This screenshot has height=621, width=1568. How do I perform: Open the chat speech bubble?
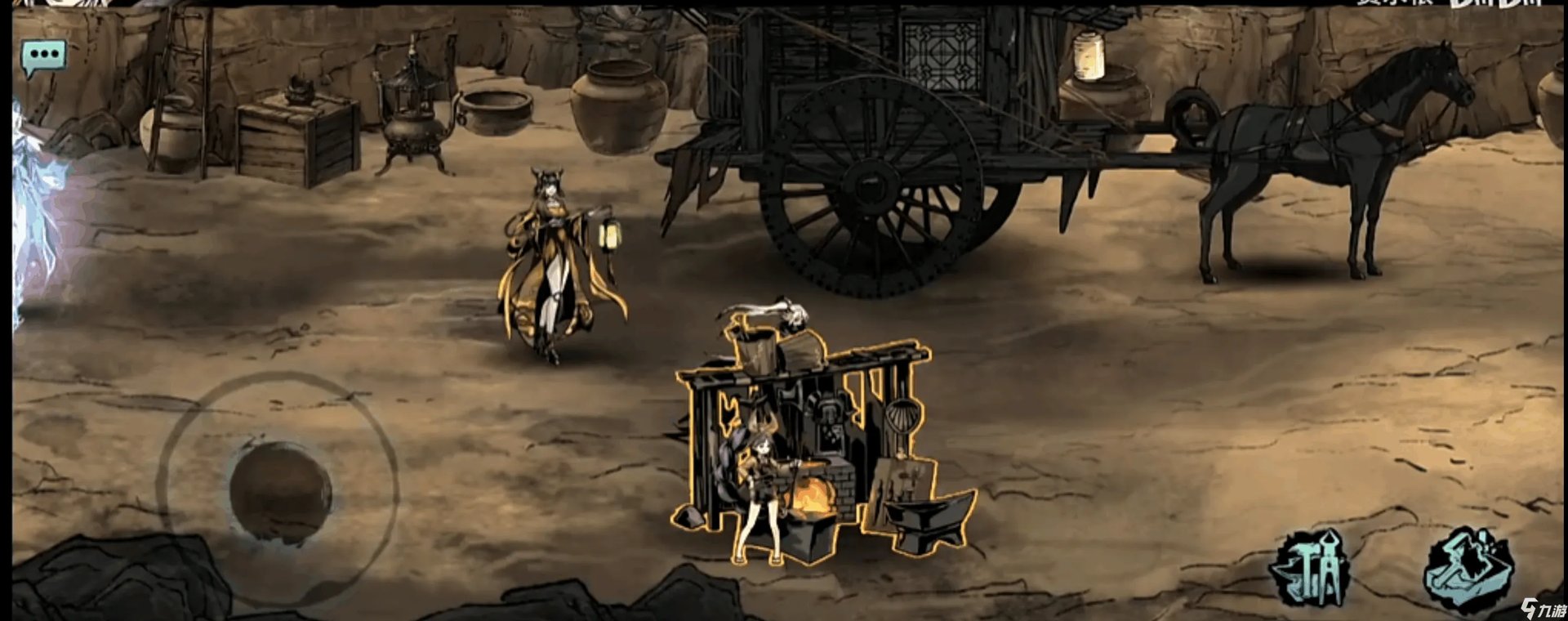43,57
